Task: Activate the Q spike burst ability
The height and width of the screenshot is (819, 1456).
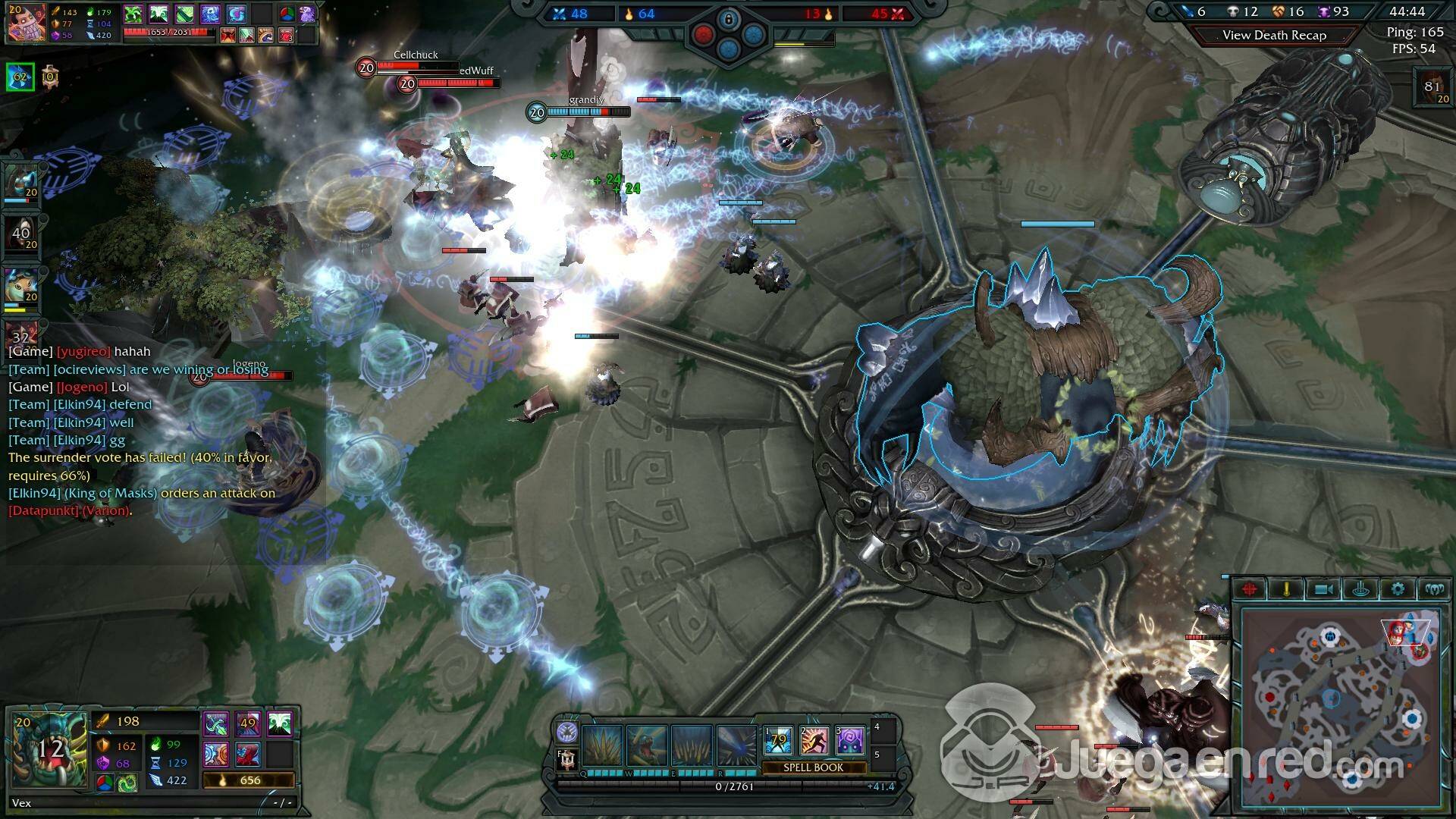Action: coord(603,744)
